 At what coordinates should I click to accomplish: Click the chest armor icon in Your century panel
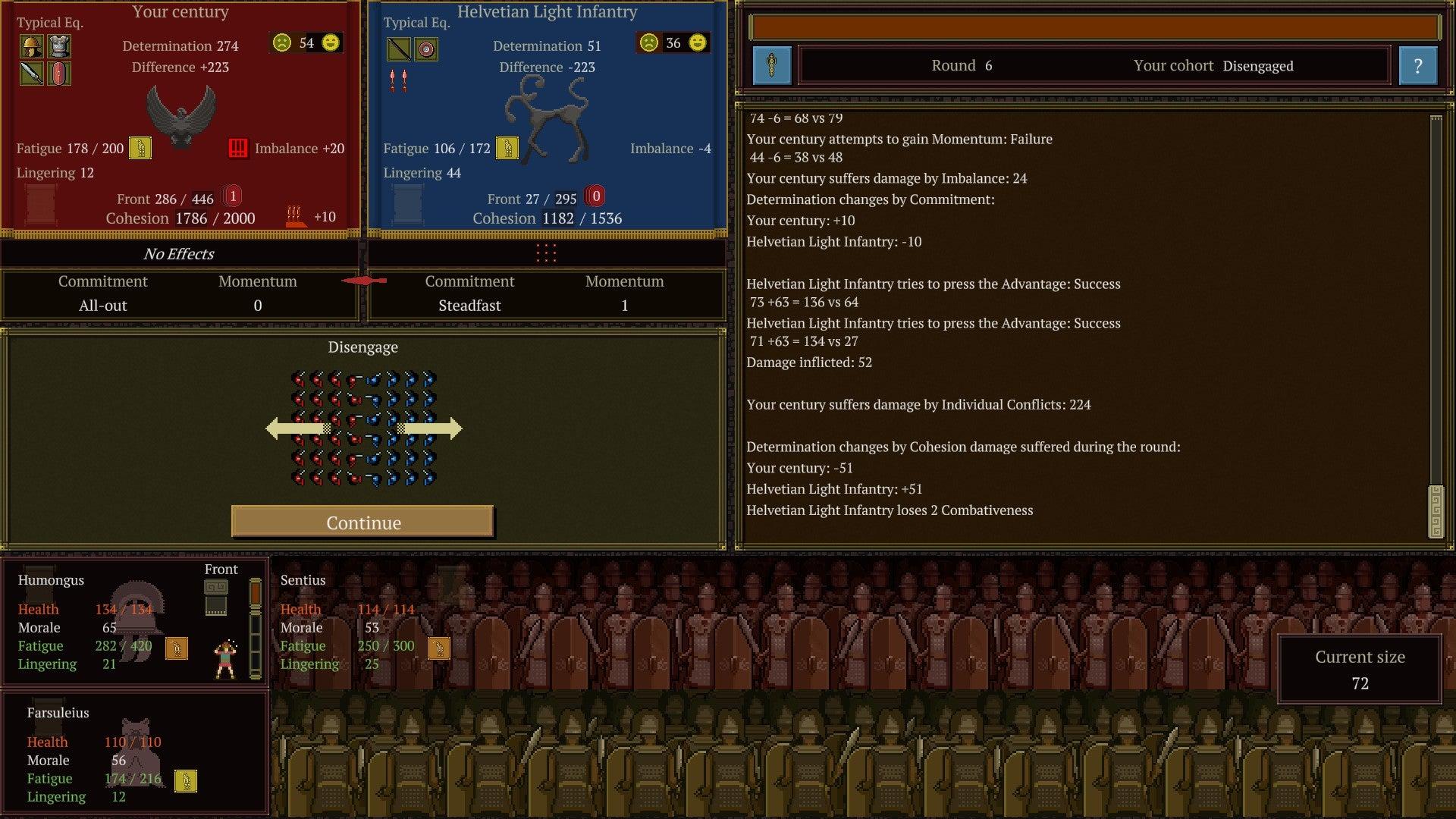click(60, 46)
